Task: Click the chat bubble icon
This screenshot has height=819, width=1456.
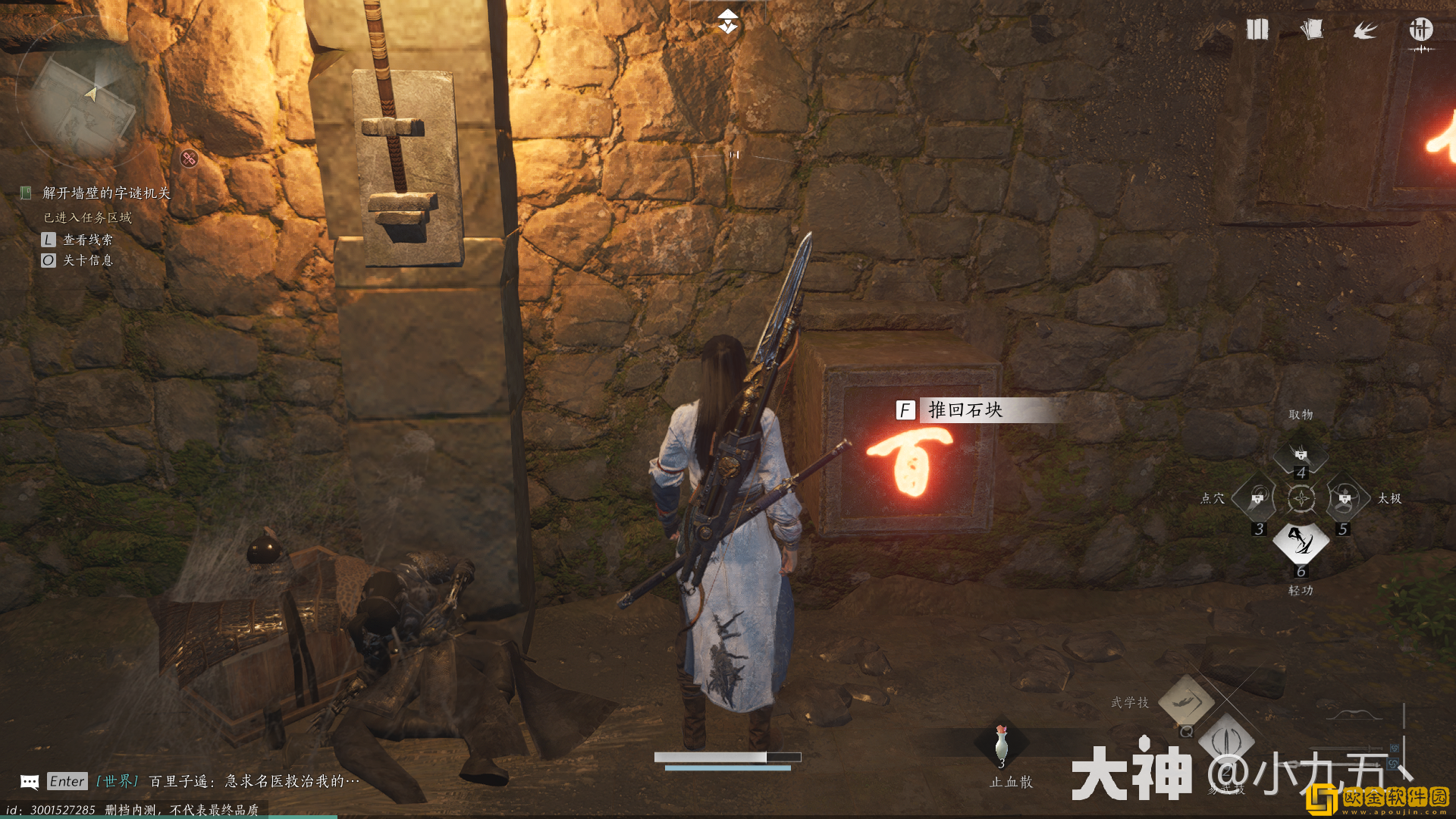Action: coord(30,782)
